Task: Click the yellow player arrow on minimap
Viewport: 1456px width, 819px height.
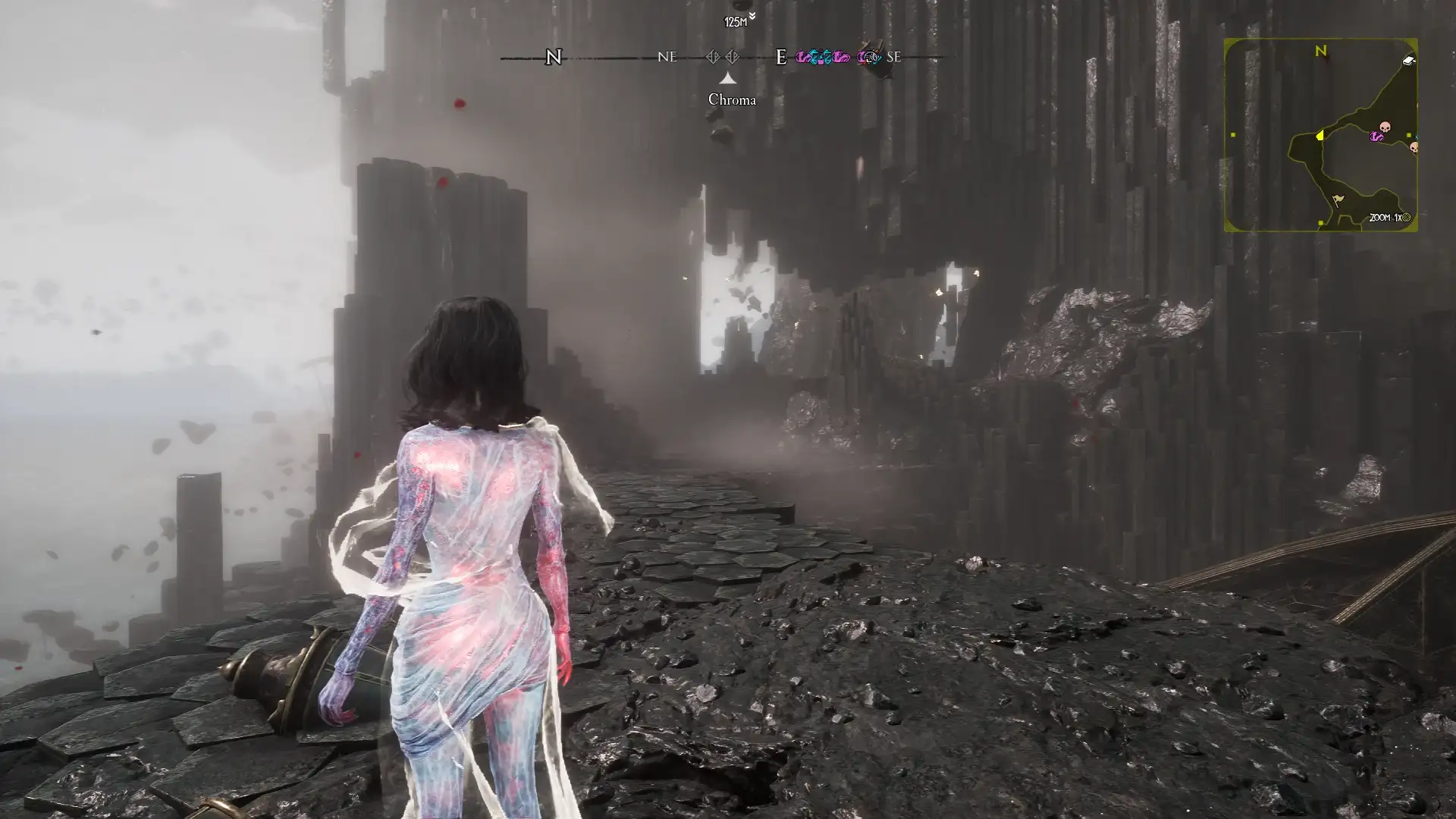Action: [x=1319, y=135]
